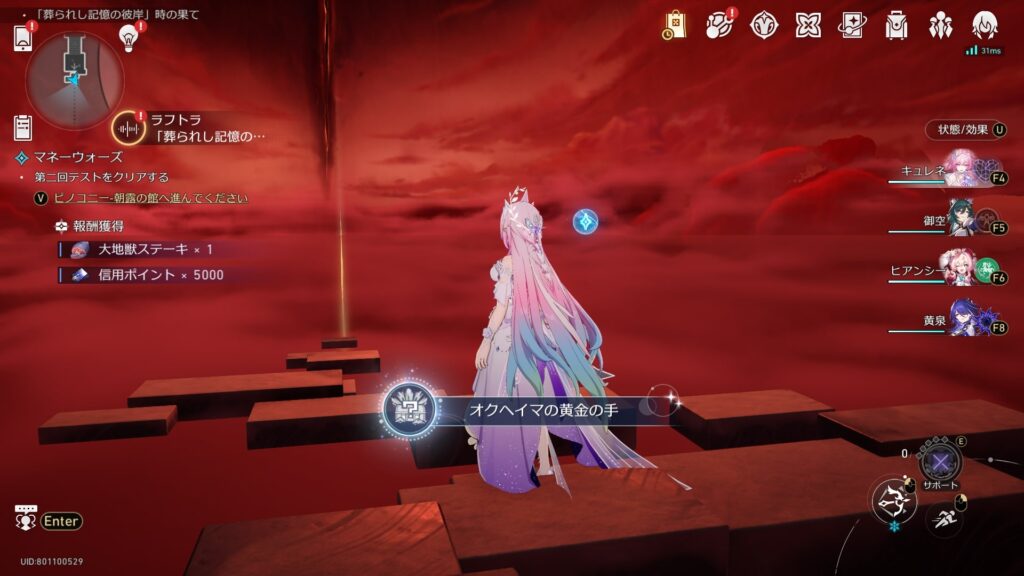The image size is (1024, 576).
Task: Open the character head profile icon
Action: (985, 24)
